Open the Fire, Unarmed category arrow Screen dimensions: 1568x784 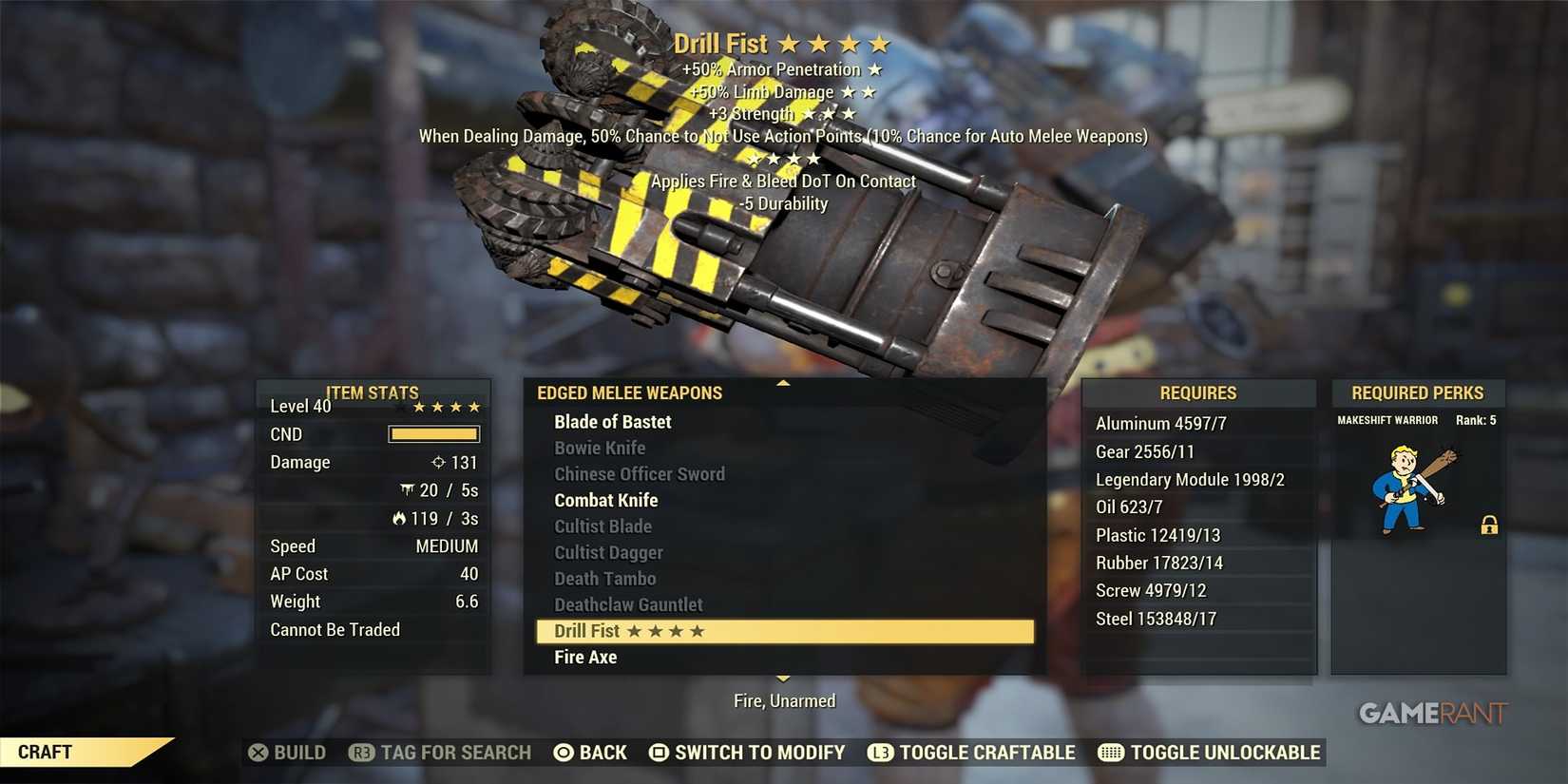[x=782, y=679]
